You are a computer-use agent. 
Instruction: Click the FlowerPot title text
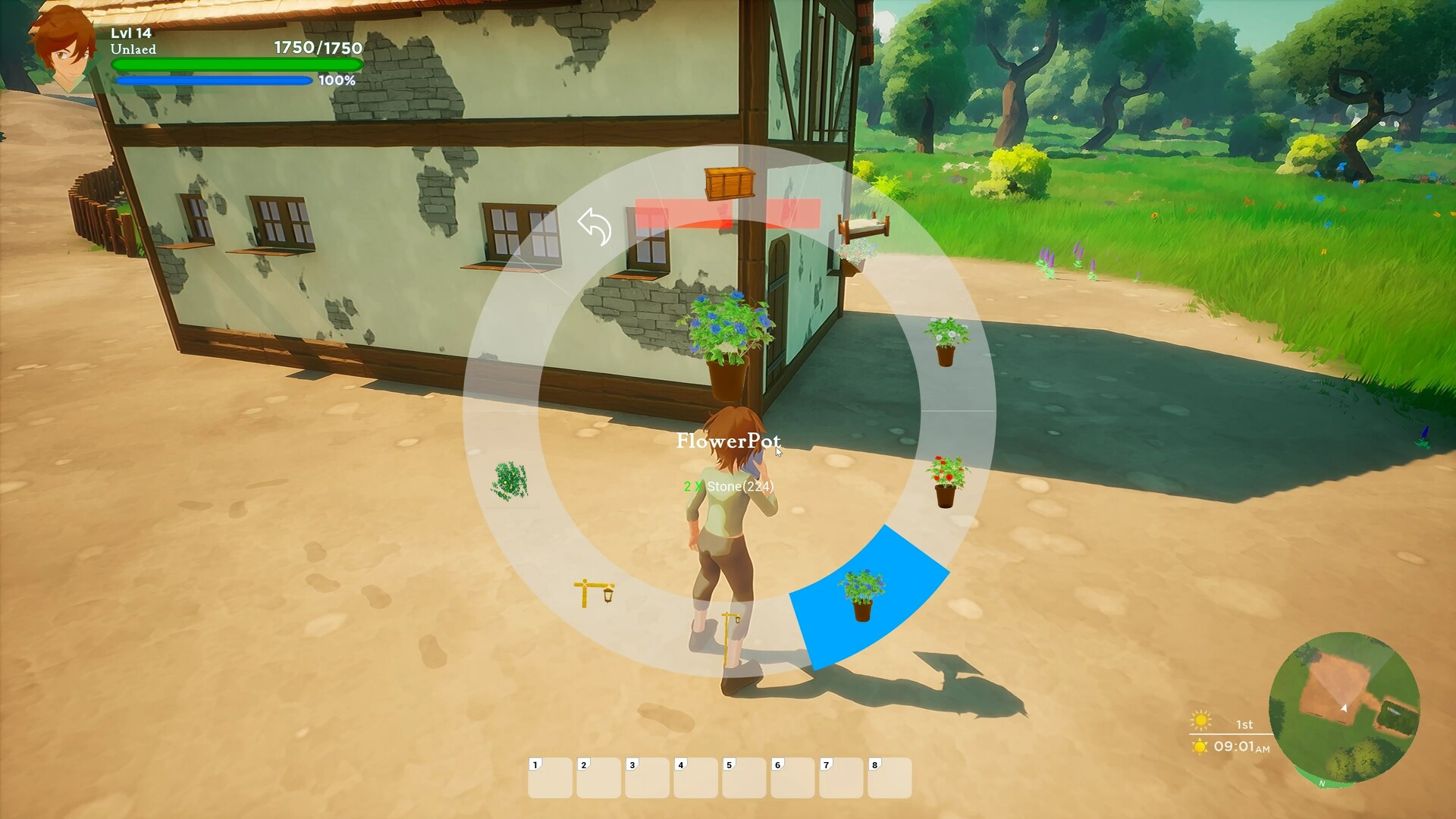(x=728, y=441)
